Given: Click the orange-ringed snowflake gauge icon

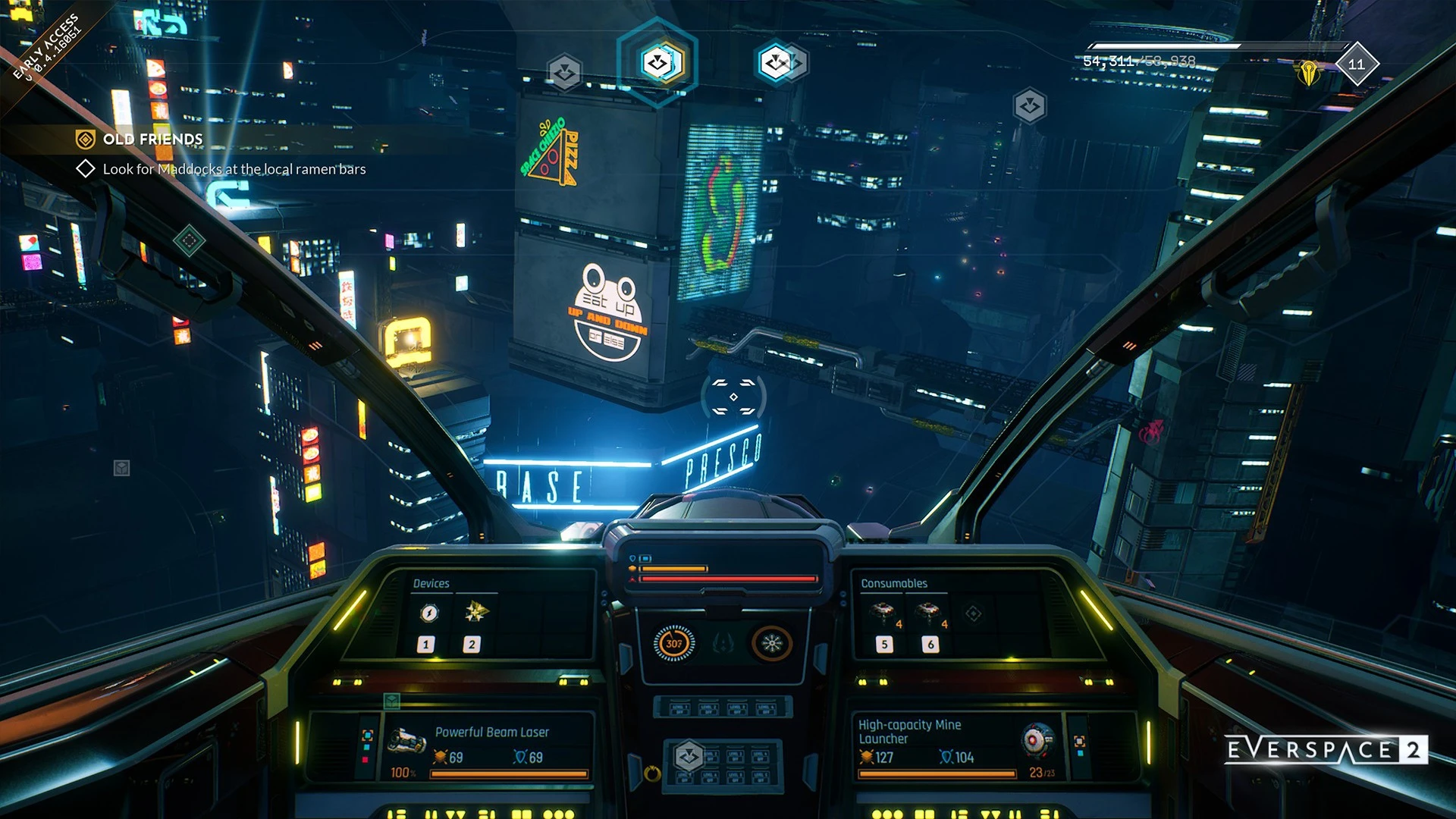Looking at the screenshot, I should coord(771,644).
